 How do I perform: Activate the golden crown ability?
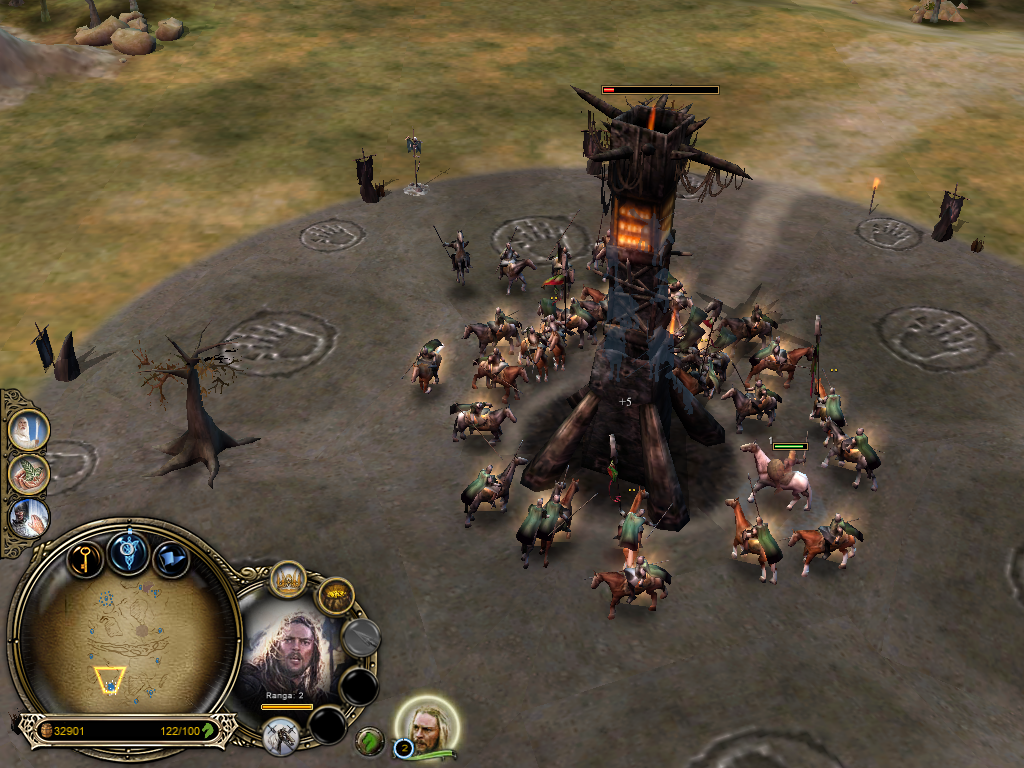(288, 579)
